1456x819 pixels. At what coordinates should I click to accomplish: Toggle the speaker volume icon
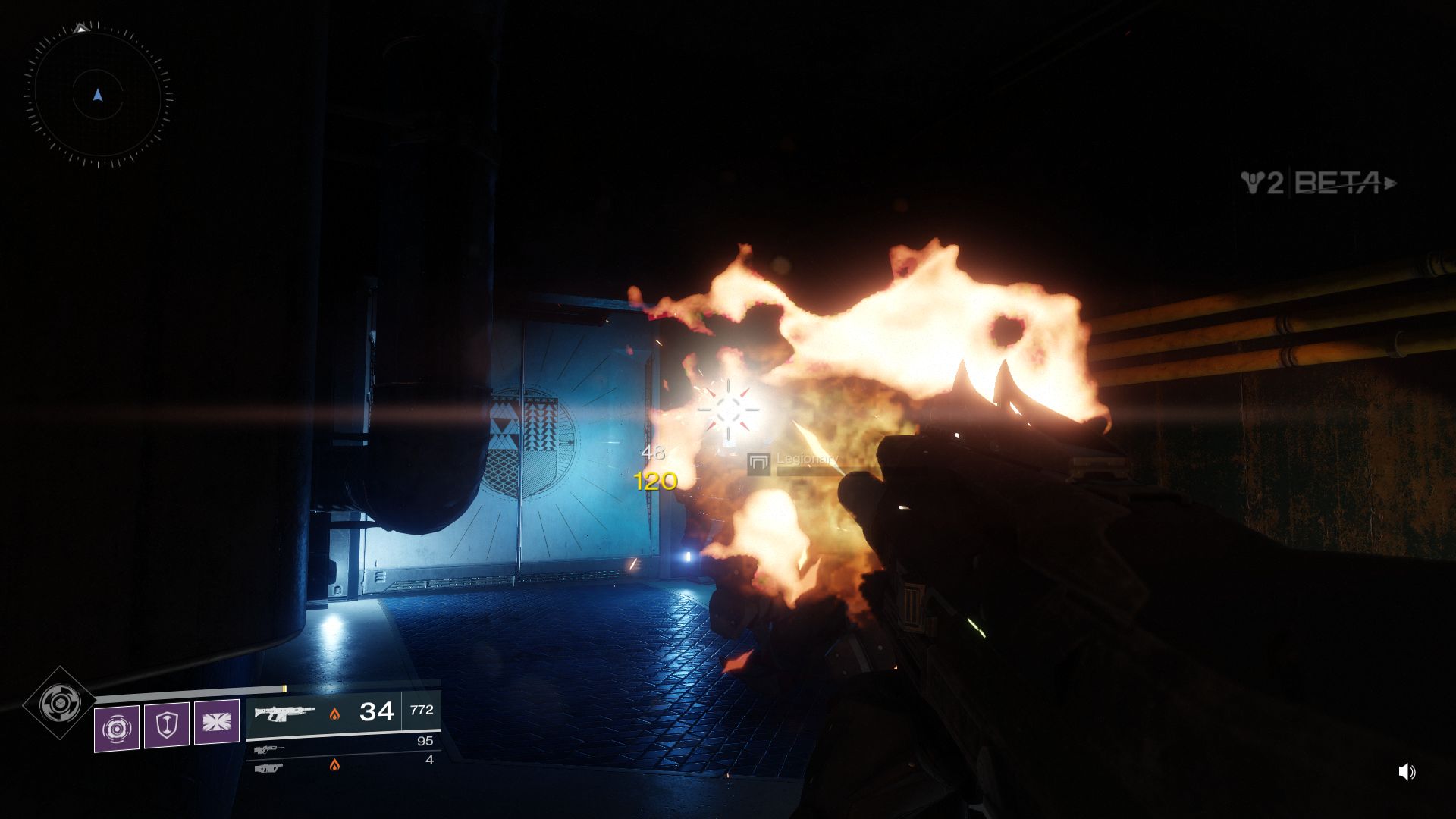[x=1406, y=772]
